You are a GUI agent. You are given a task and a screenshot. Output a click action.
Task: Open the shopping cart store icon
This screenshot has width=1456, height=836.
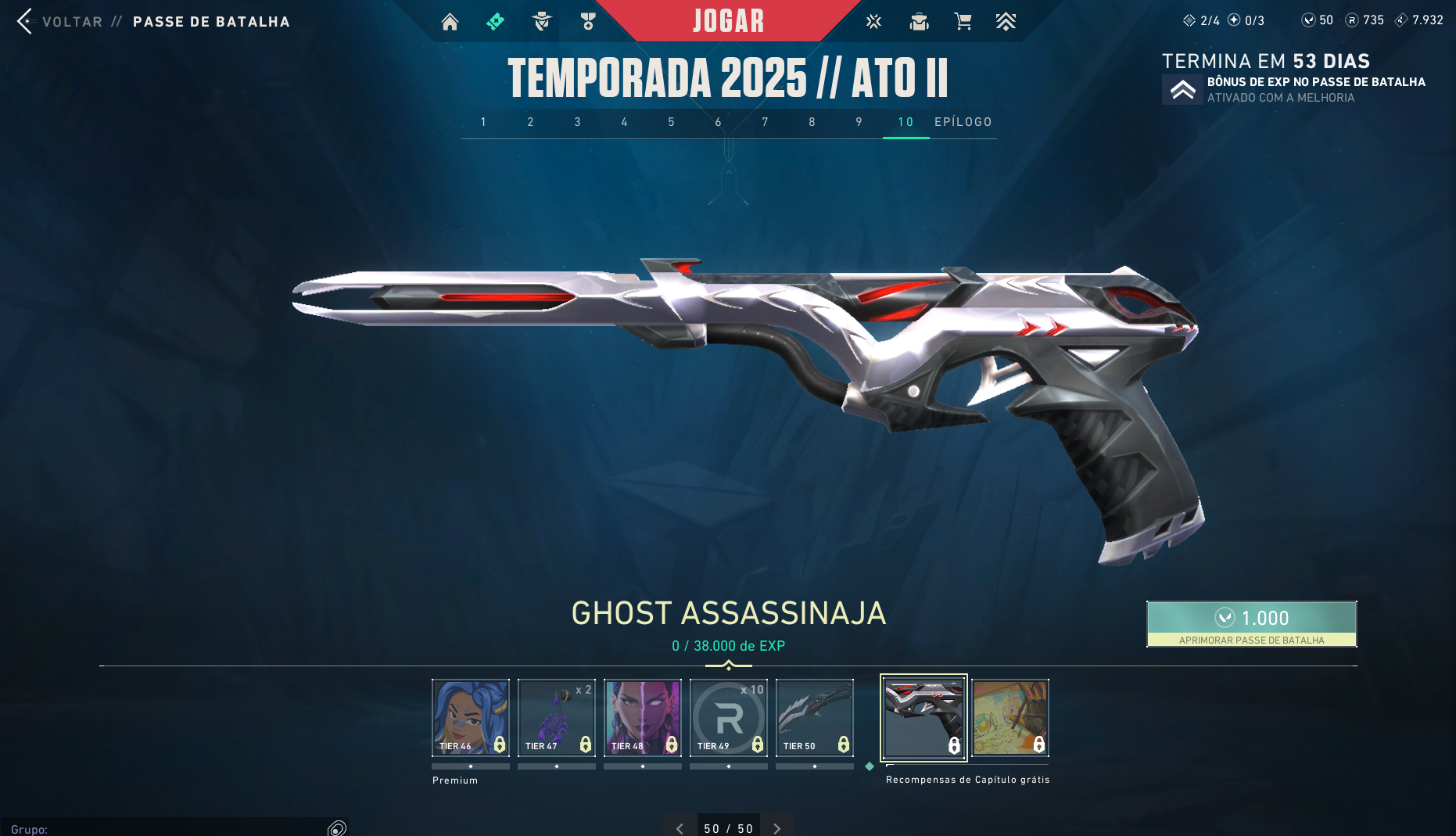(x=963, y=22)
